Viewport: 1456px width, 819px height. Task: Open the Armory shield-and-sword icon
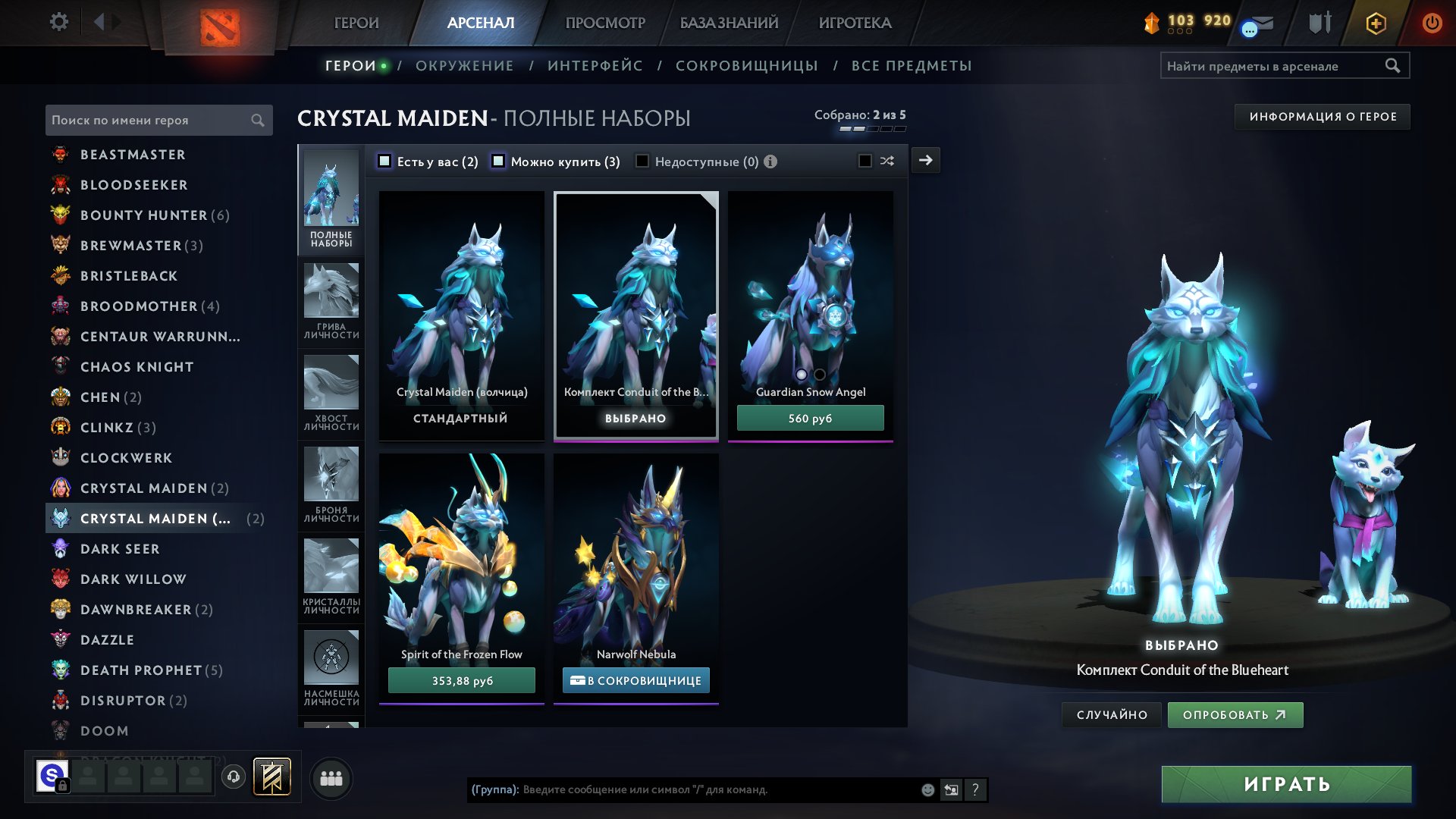point(1319,23)
